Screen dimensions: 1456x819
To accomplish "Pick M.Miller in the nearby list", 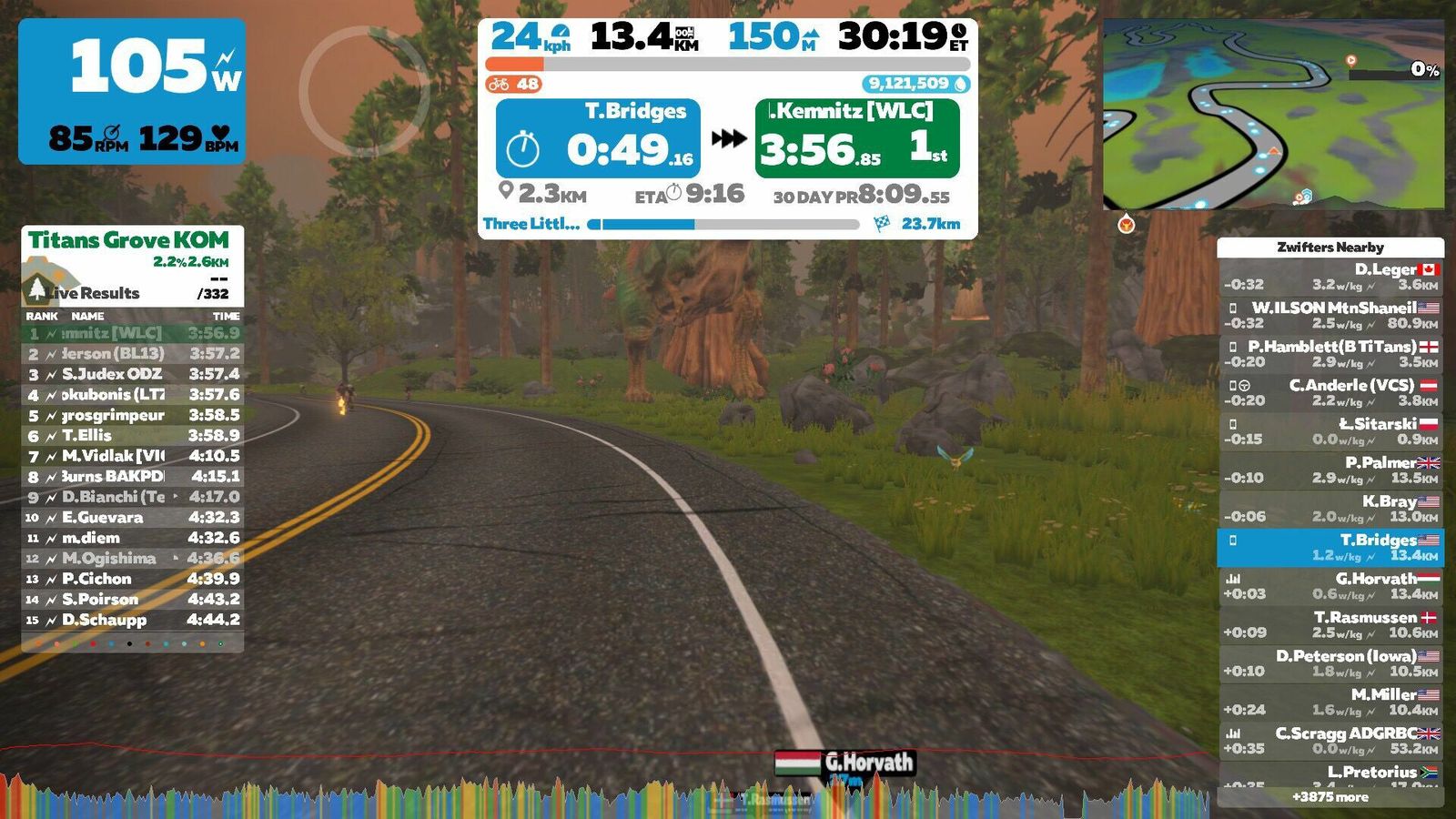I will point(1330,702).
